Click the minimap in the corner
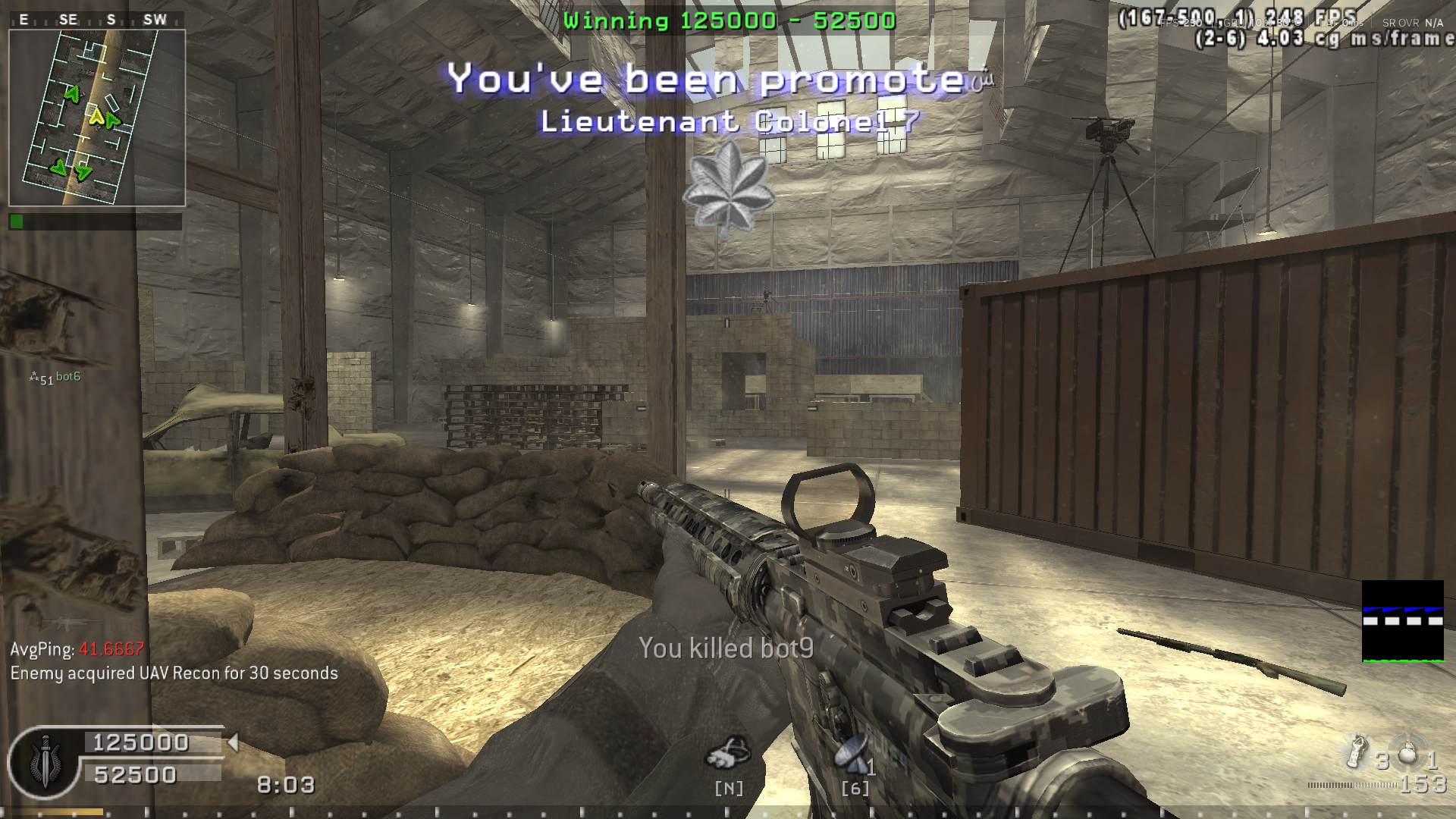 click(96, 118)
